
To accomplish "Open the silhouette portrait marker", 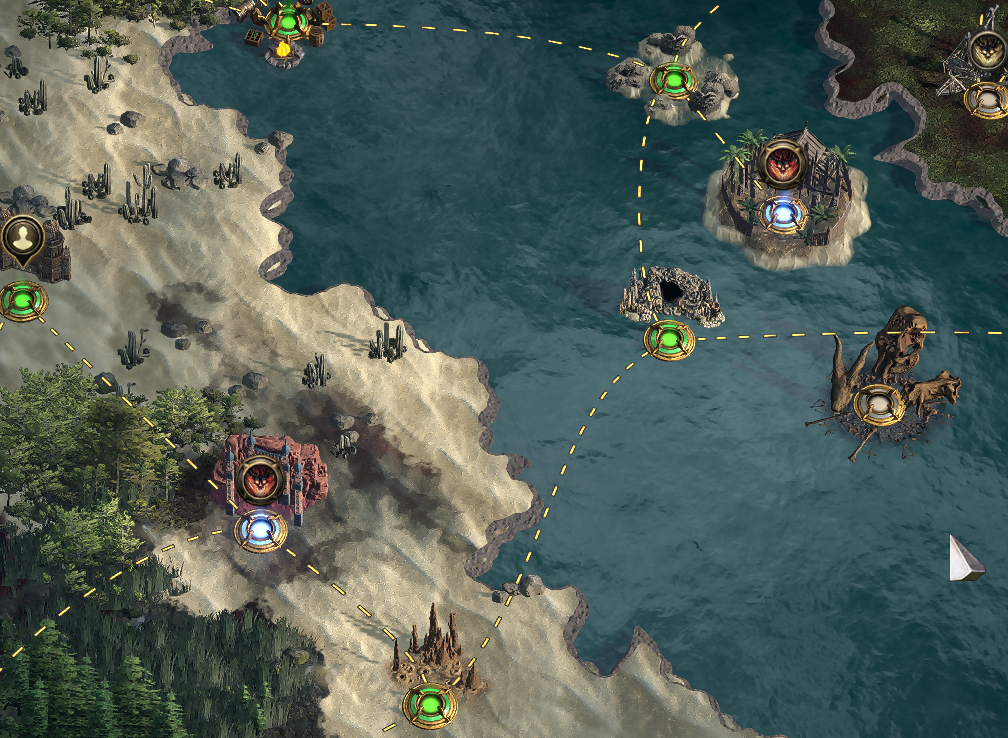I will 20,238.
